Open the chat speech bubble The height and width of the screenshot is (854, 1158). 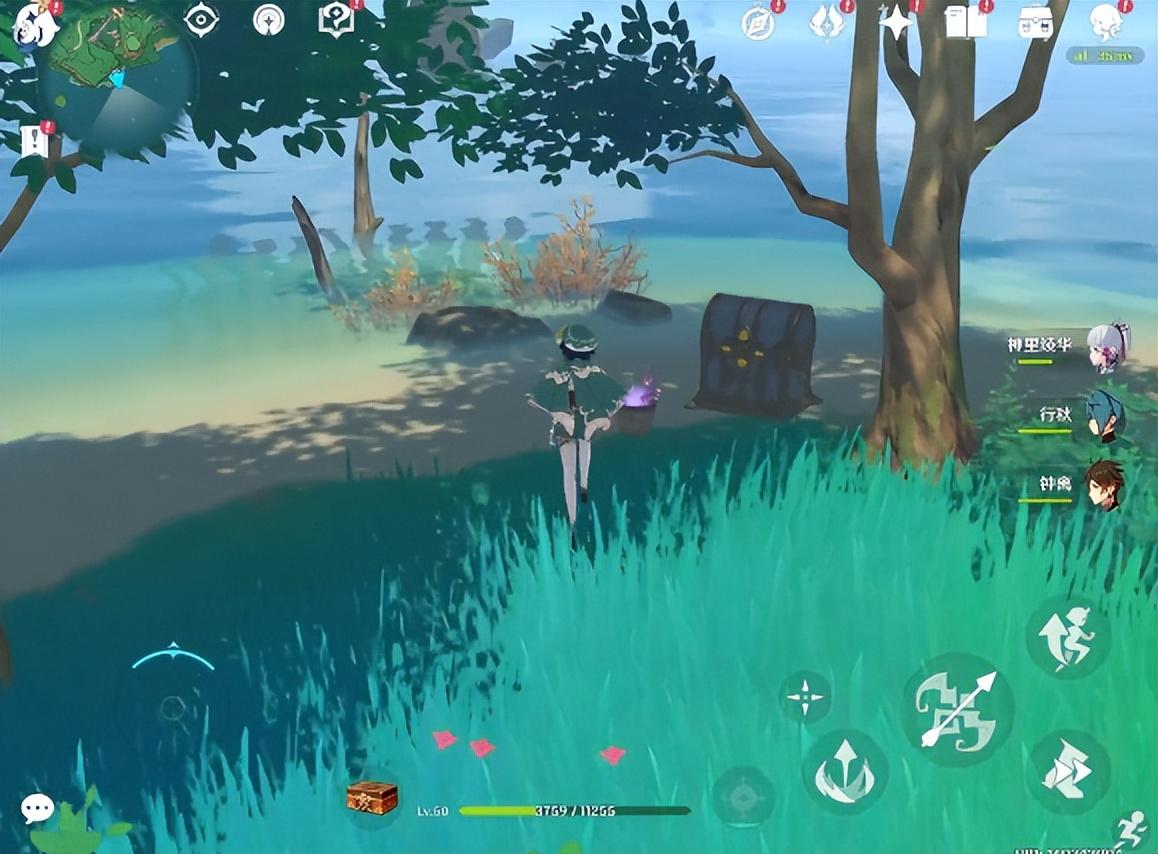click(x=38, y=807)
